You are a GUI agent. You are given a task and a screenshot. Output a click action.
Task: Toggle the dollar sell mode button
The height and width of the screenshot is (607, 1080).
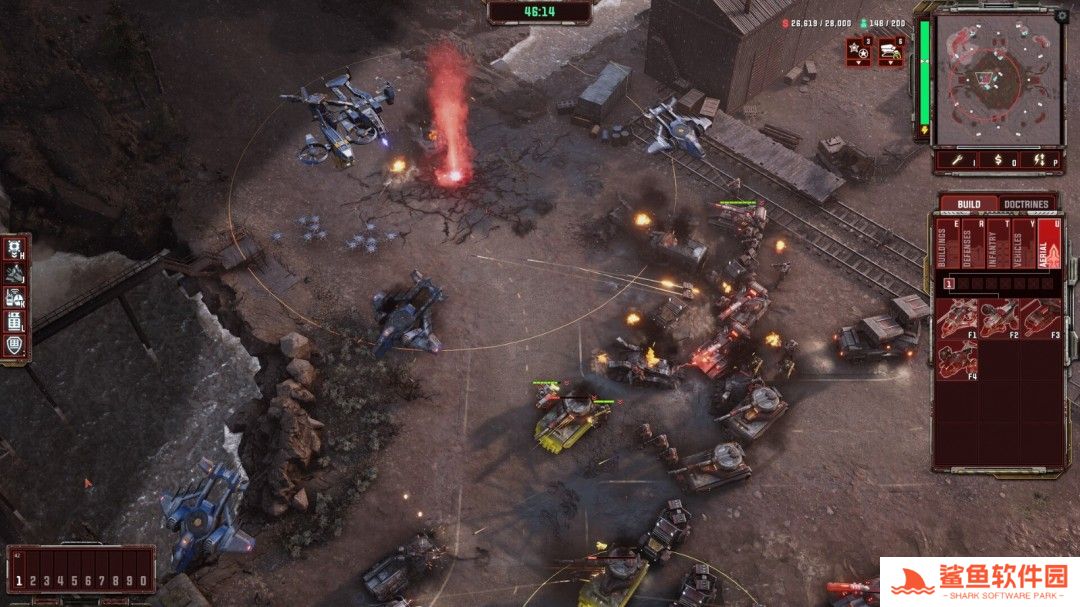(x=998, y=159)
